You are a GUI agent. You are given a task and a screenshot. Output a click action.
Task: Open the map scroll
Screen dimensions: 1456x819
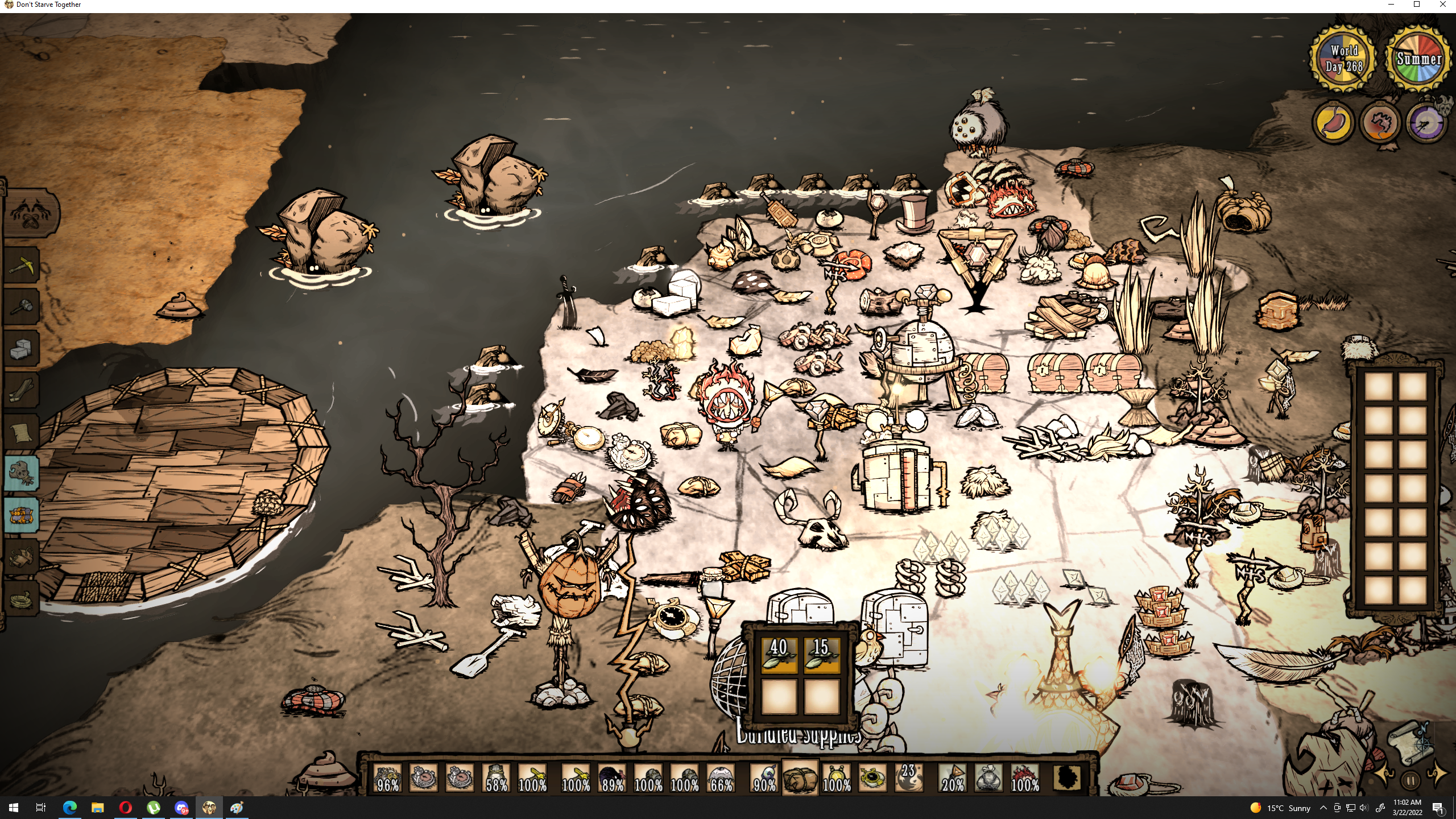pos(1408,741)
